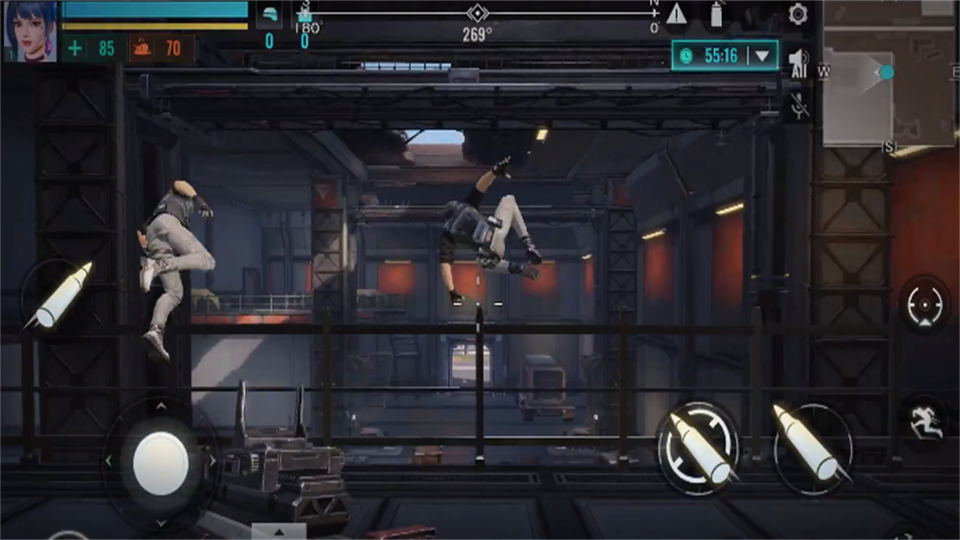Unmute the crossed-out microphone
Screen dimensions: 960x540
point(799,105)
